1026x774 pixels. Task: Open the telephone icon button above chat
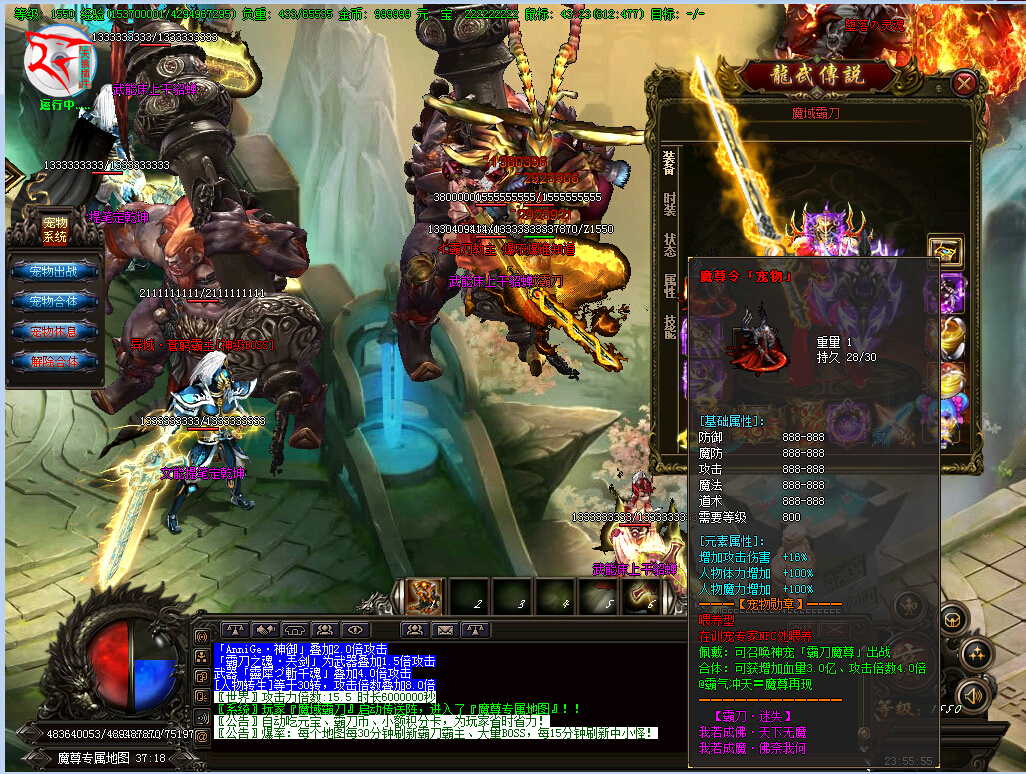[x=295, y=630]
